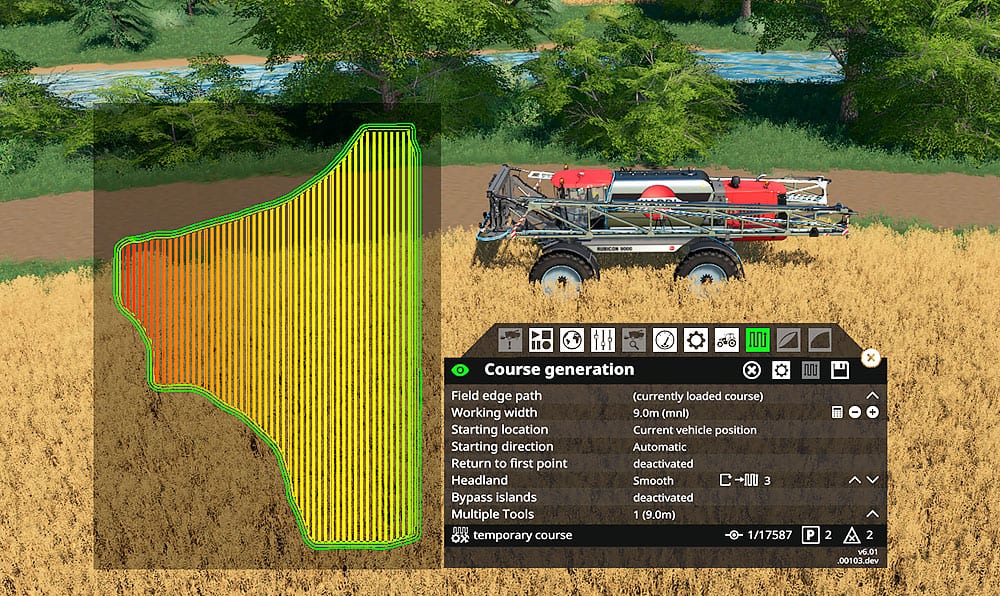
Task: Change the Starting location setting
Action: click(x=694, y=430)
